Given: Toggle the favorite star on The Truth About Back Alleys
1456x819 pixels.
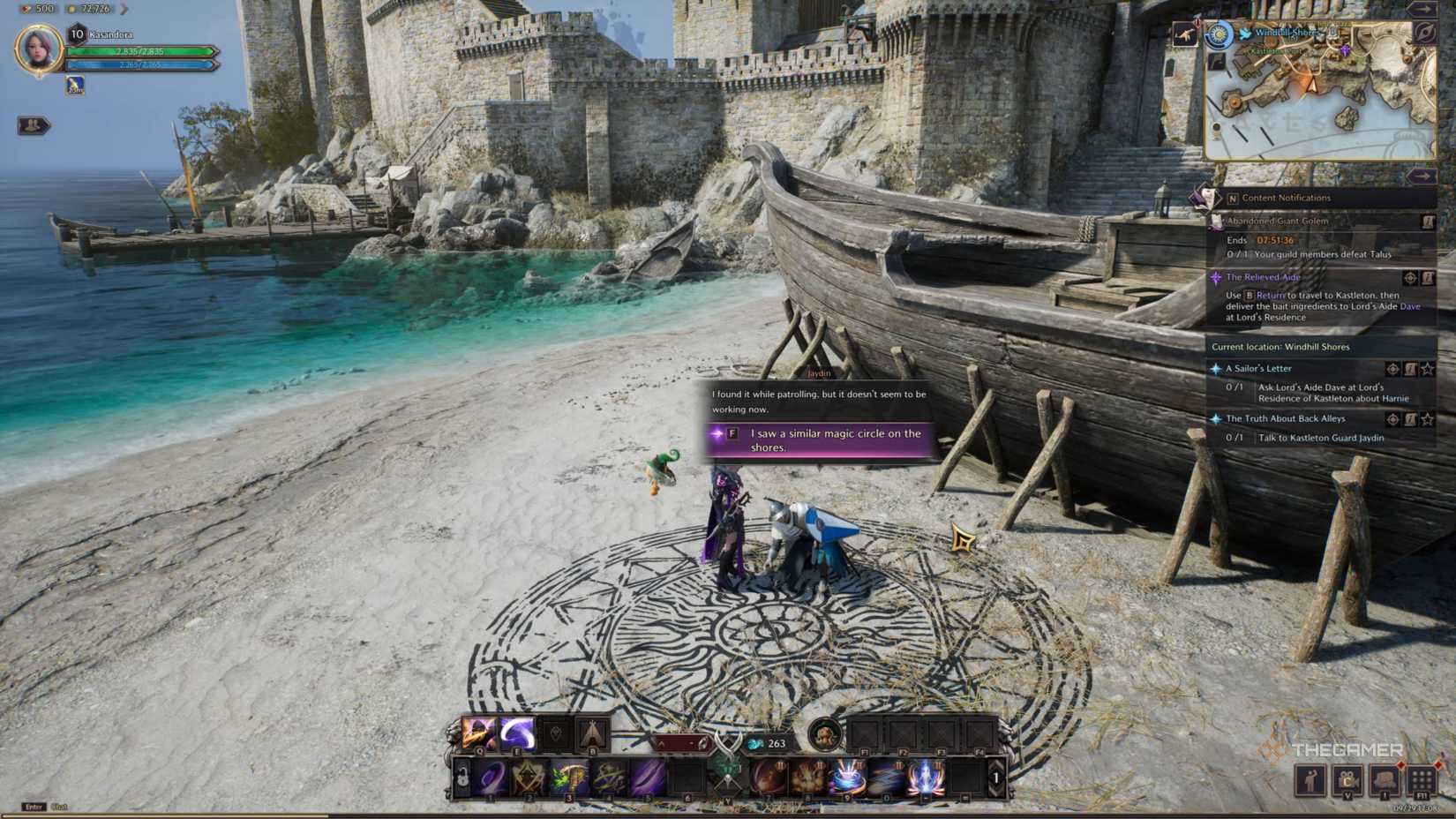Looking at the screenshot, I should [x=1427, y=420].
